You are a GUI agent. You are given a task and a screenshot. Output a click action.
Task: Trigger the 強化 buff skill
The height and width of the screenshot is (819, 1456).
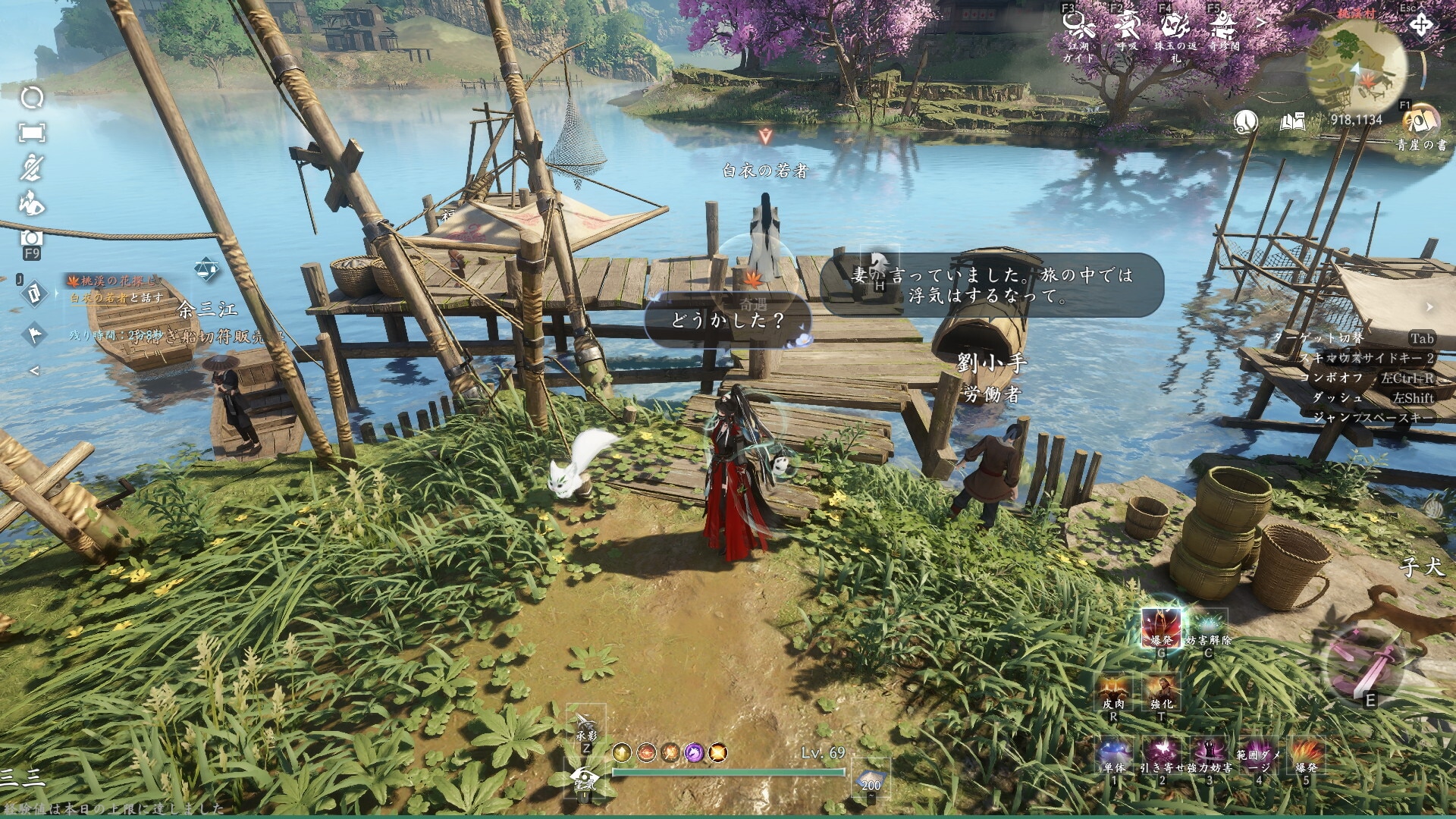pos(1161,690)
